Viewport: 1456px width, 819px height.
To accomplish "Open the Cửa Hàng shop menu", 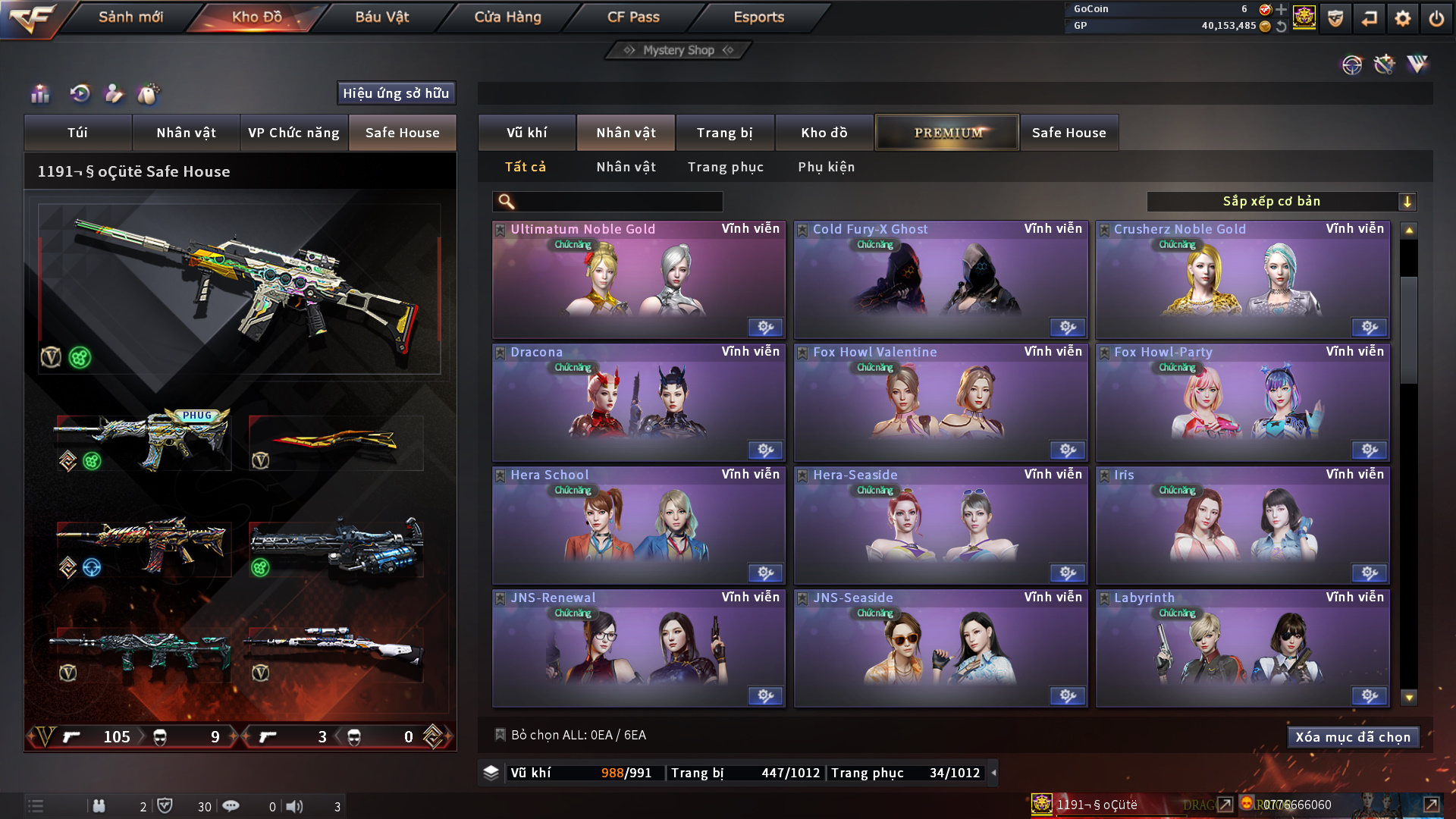I will click(507, 17).
